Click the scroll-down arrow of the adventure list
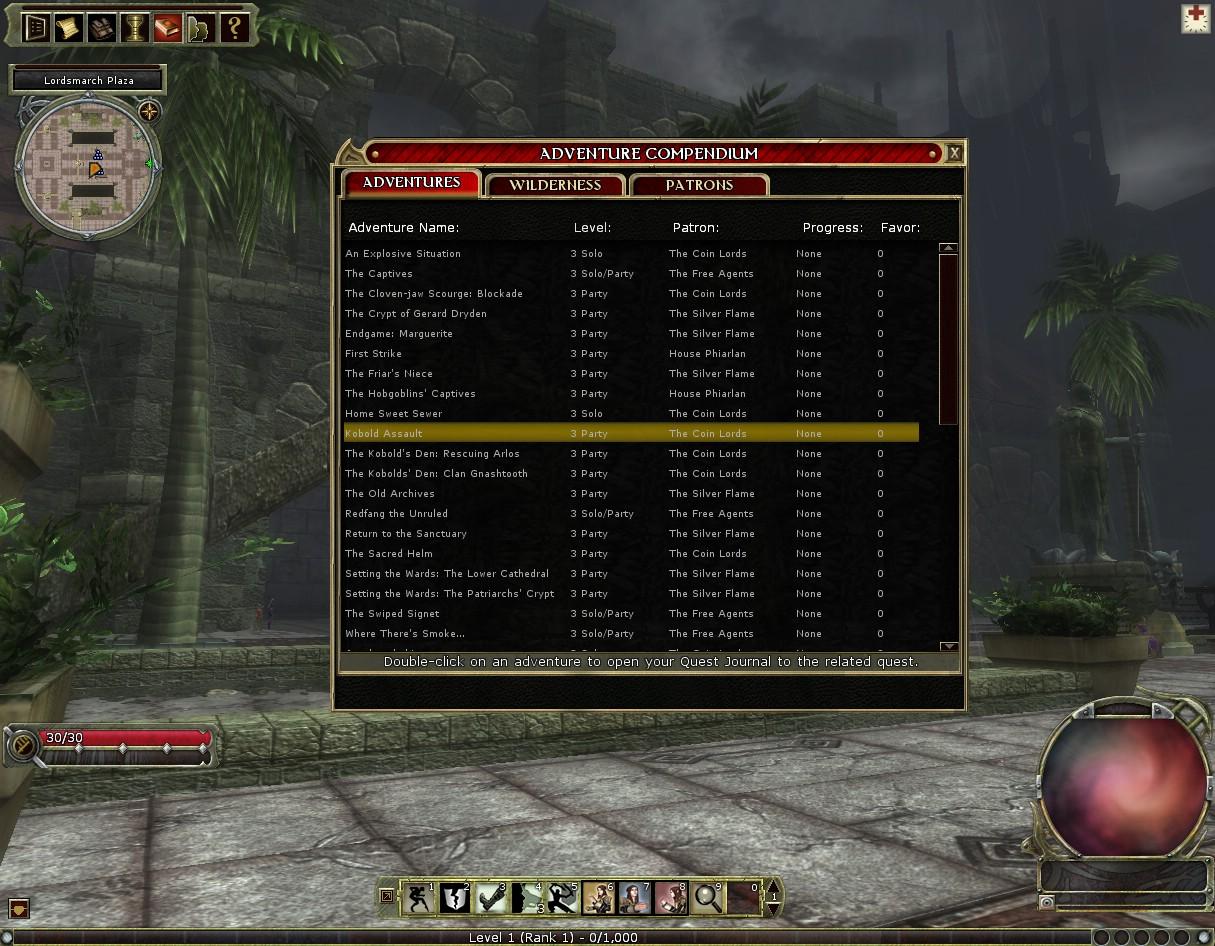Image resolution: width=1215 pixels, height=946 pixels. tap(948, 647)
